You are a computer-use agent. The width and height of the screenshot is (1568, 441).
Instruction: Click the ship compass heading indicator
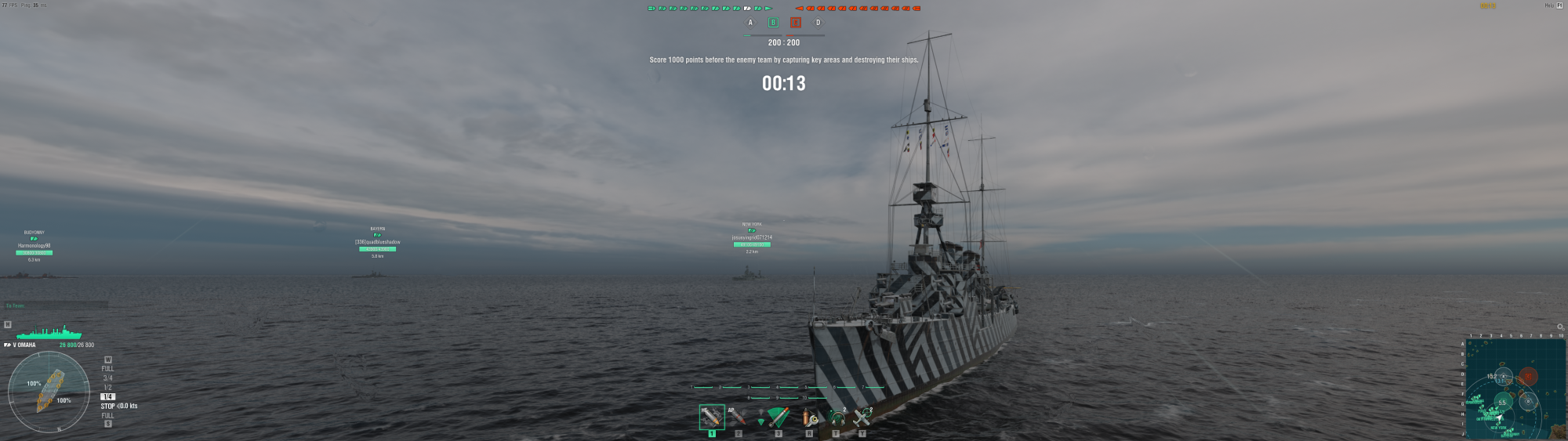(x=49, y=392)
